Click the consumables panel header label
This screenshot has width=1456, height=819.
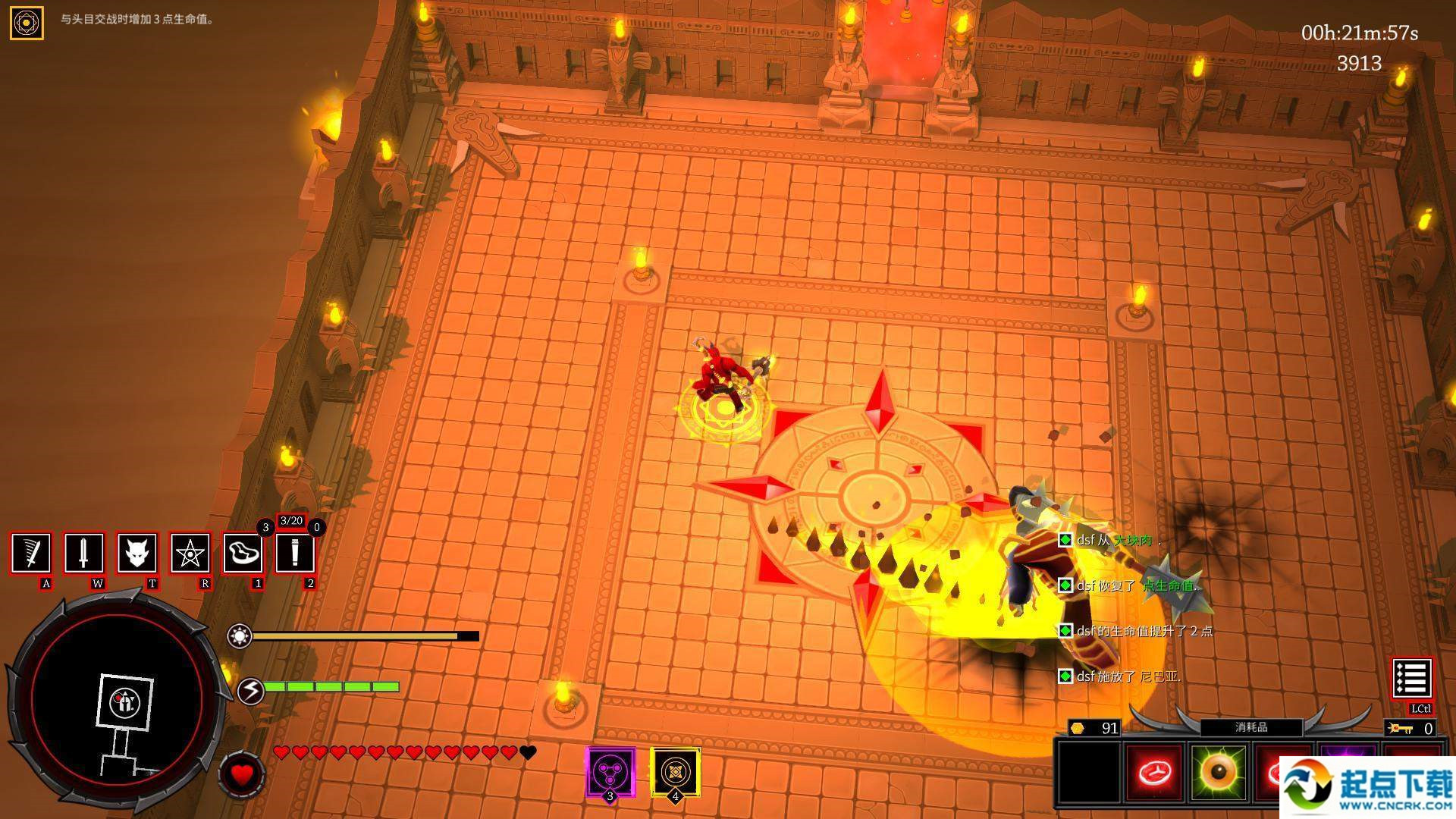[x=1251, y=727]
